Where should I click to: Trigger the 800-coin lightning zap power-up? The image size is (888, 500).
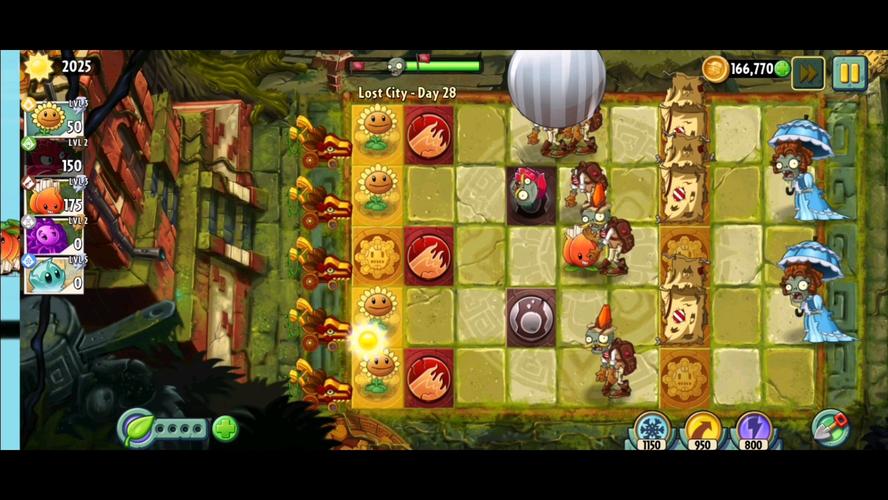[753, 430]
